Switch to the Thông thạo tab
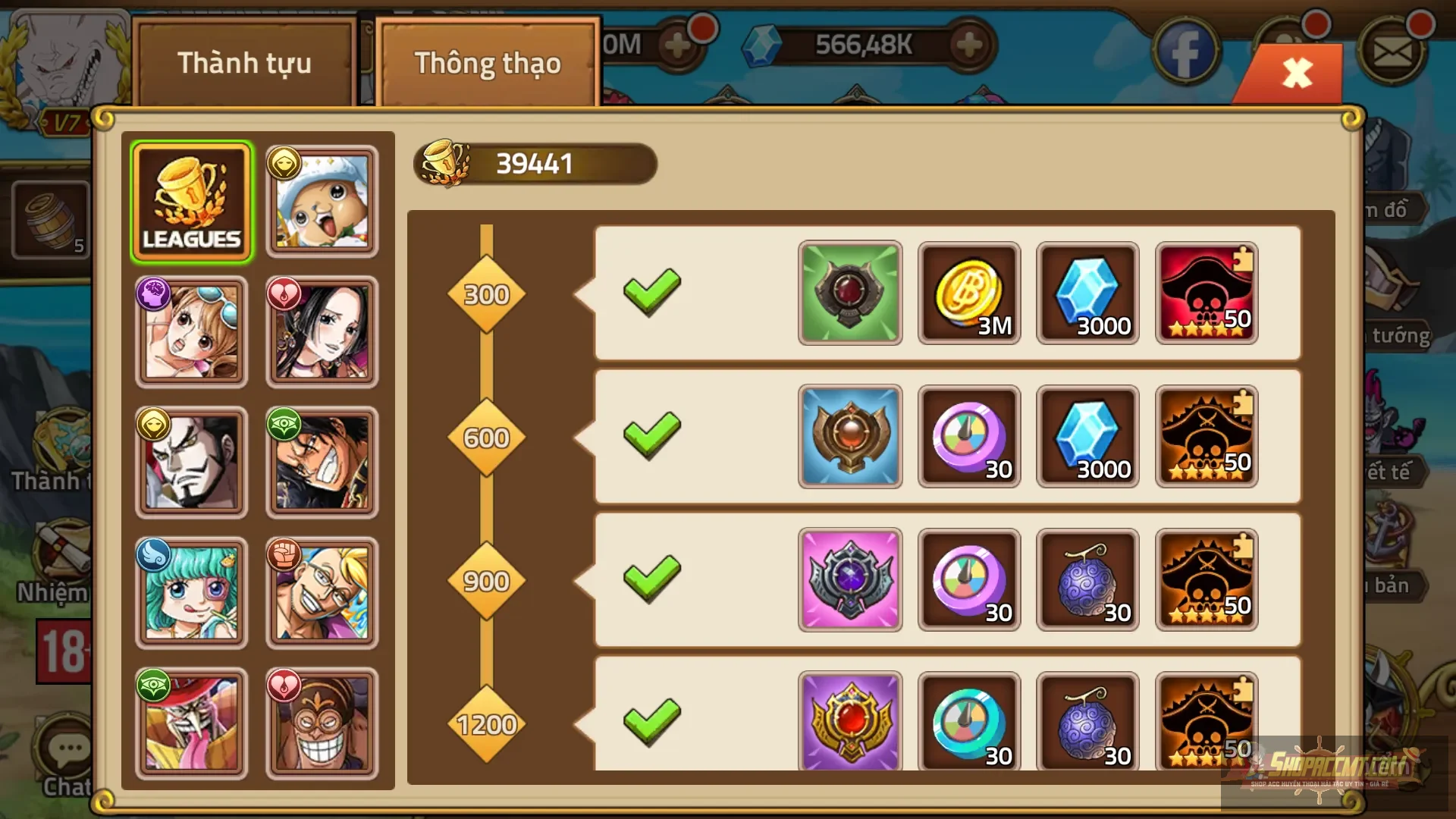This screenshot has width=1456, height=819. click(x=486, y=64)
